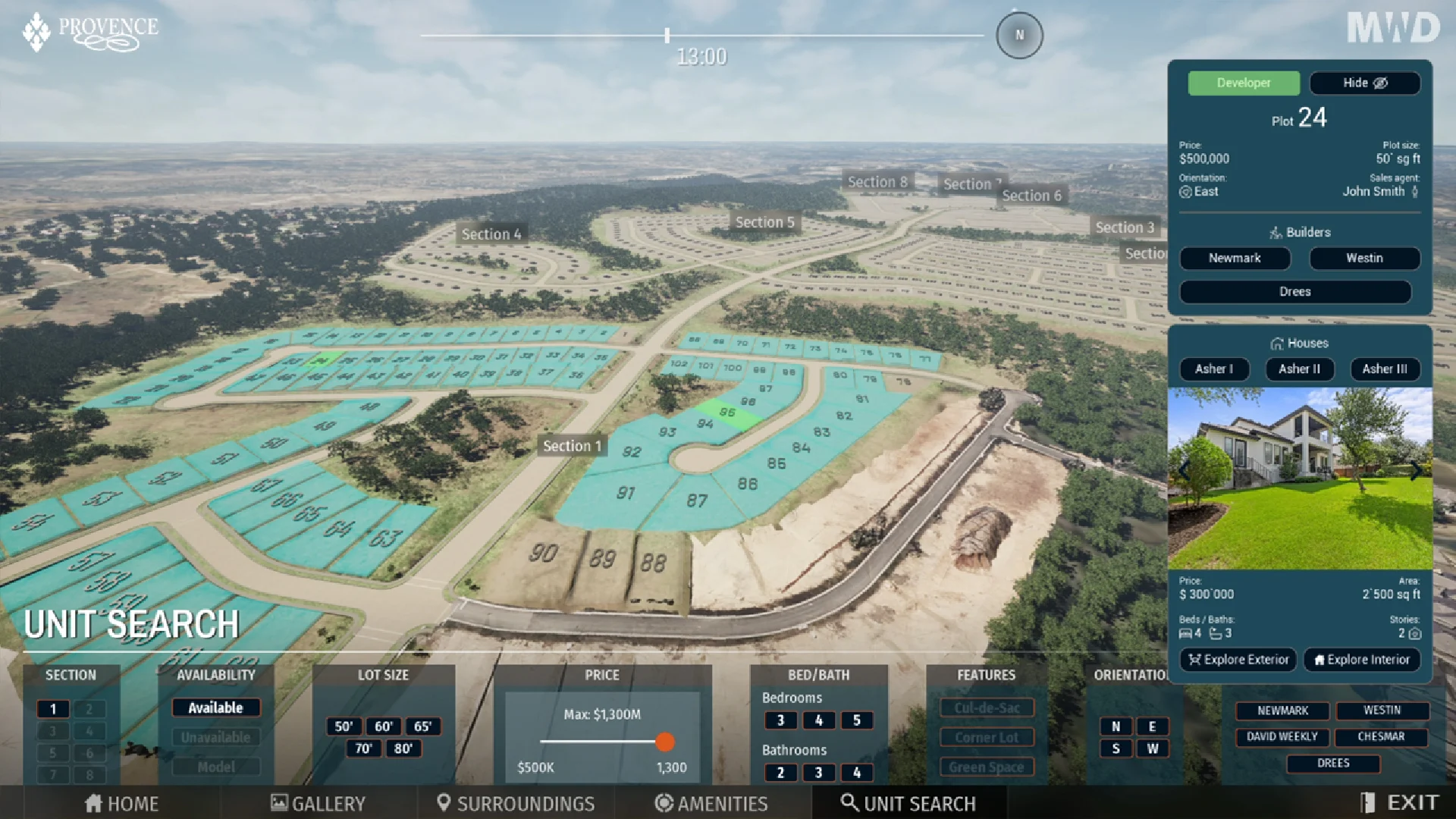Filter by 60' lot size
This screenshot has width=1456, height=819.
(x=383, y=726)
